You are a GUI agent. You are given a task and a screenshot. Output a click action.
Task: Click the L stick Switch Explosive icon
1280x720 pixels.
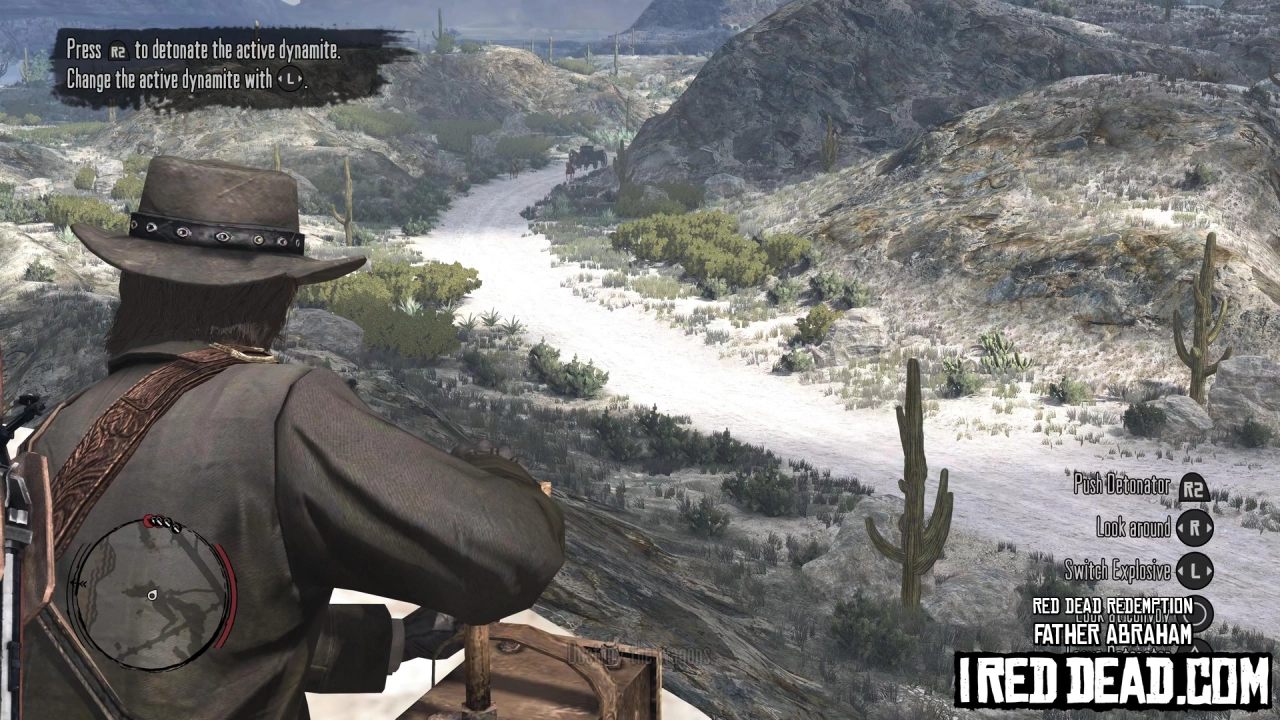pyautogui.click(x=1195, y=571)
